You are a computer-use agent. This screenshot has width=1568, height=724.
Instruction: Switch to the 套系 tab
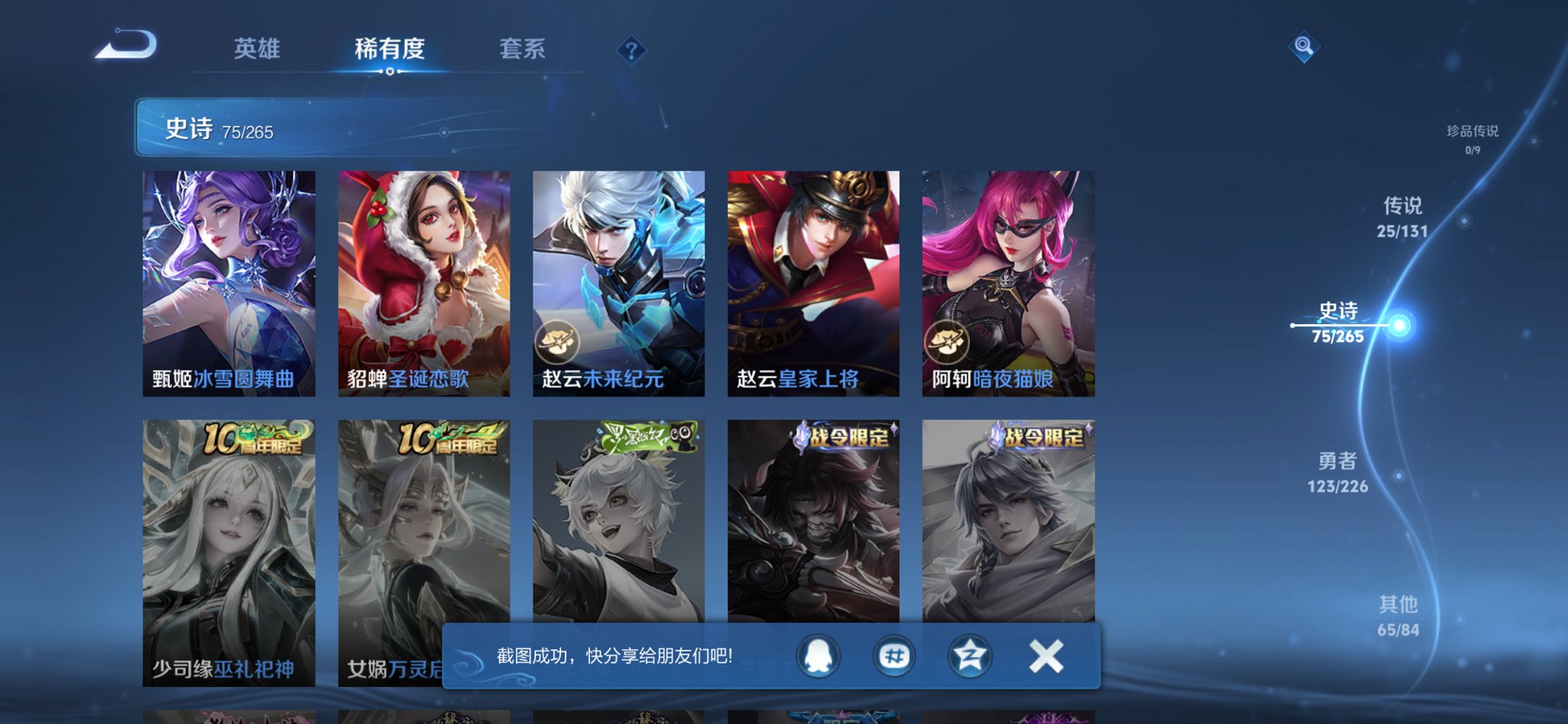pyautogui.click(x=523, y=49)
